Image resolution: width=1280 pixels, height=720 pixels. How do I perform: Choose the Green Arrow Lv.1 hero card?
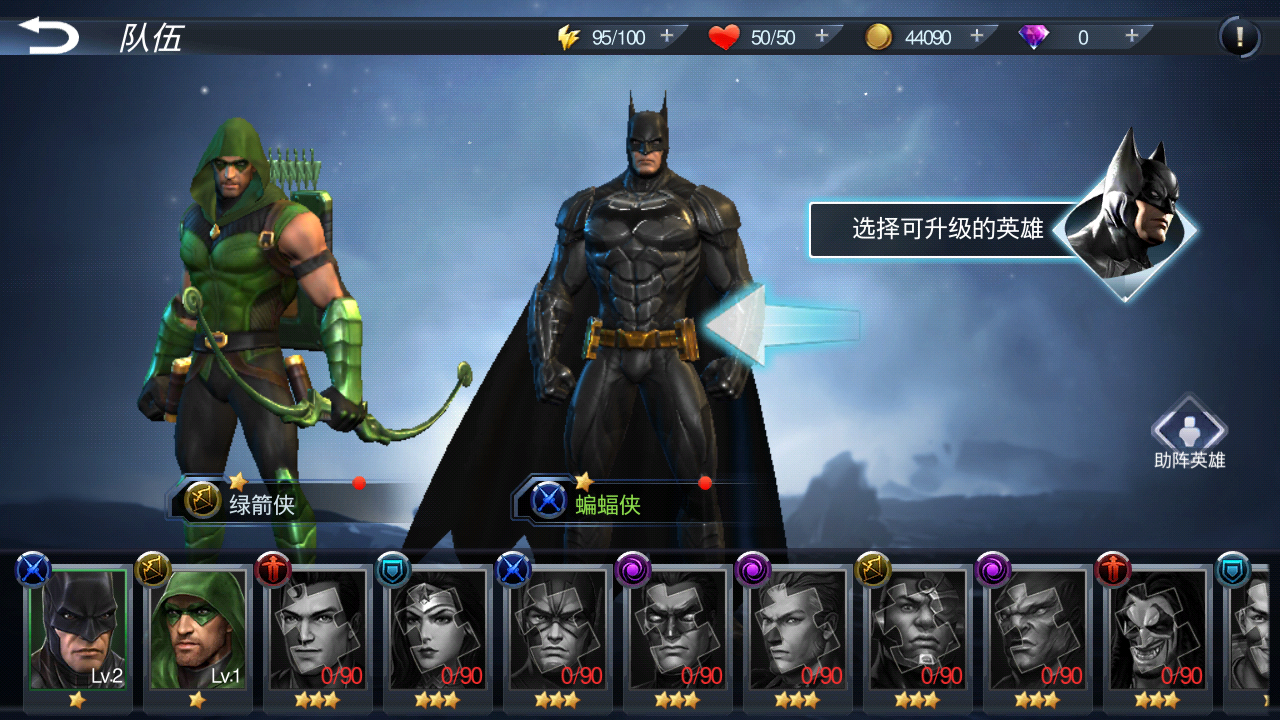(198, 630)
